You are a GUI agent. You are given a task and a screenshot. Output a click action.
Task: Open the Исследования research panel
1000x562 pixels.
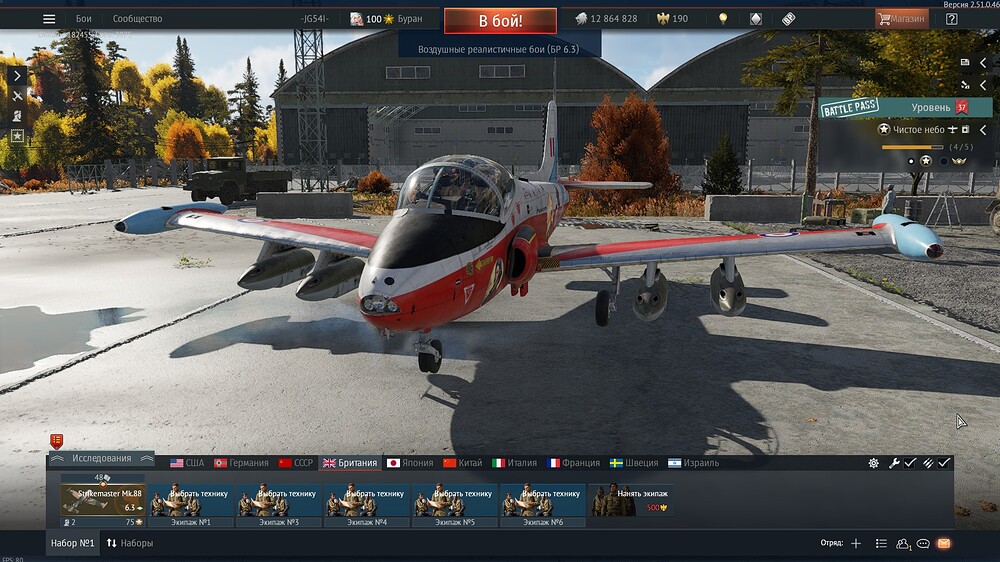101,459
